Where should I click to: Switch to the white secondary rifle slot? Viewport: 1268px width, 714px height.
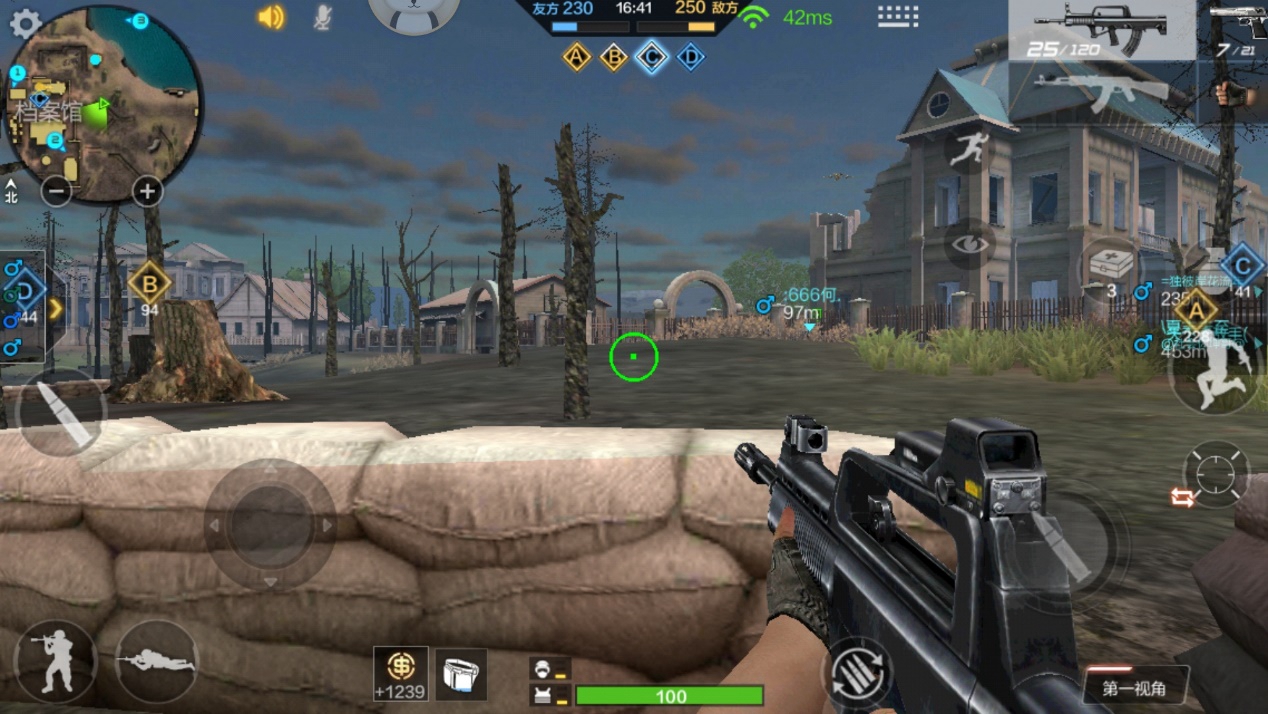pos(1101,91)
